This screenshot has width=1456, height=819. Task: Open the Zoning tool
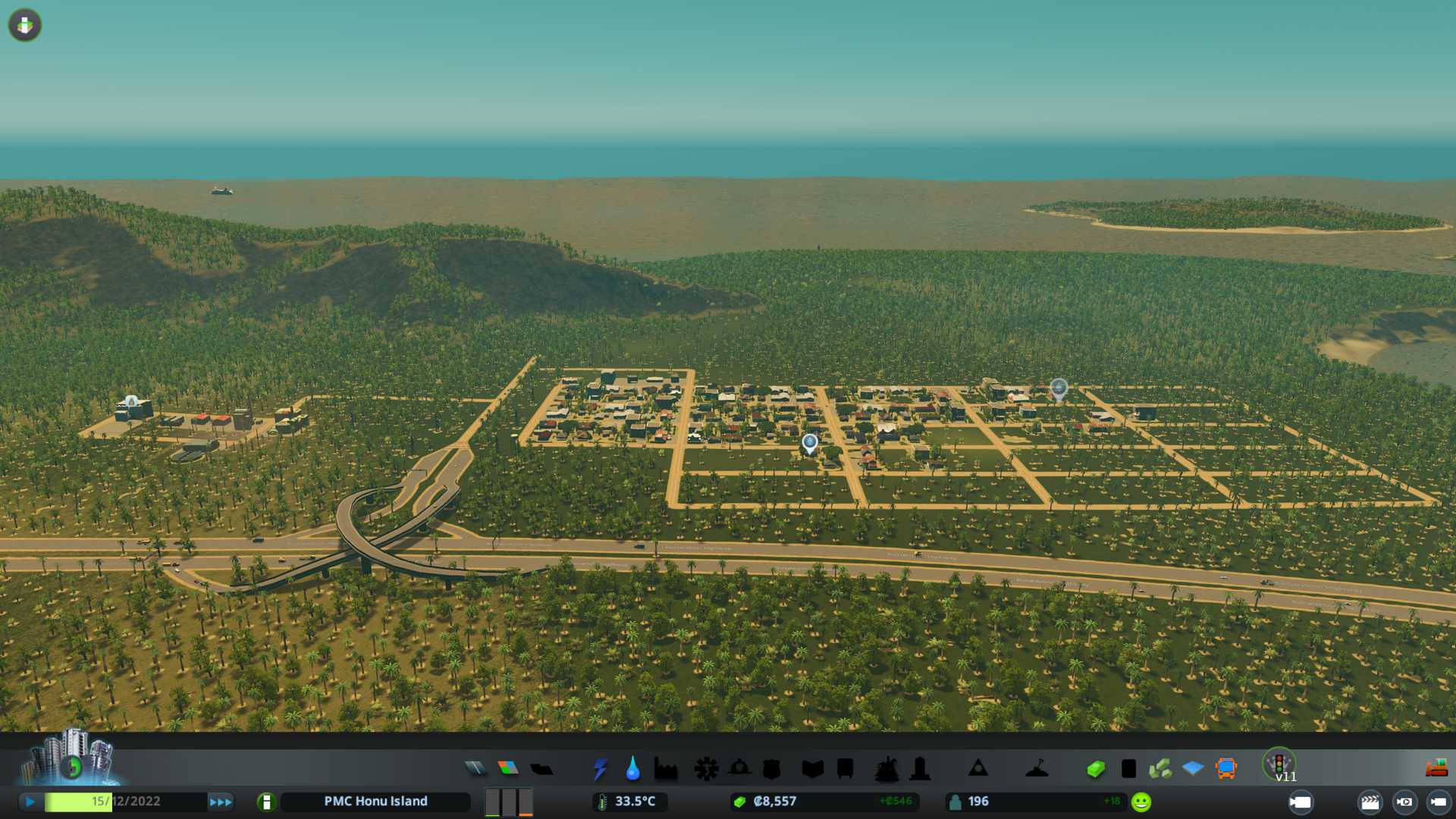(x=508, y=769)
